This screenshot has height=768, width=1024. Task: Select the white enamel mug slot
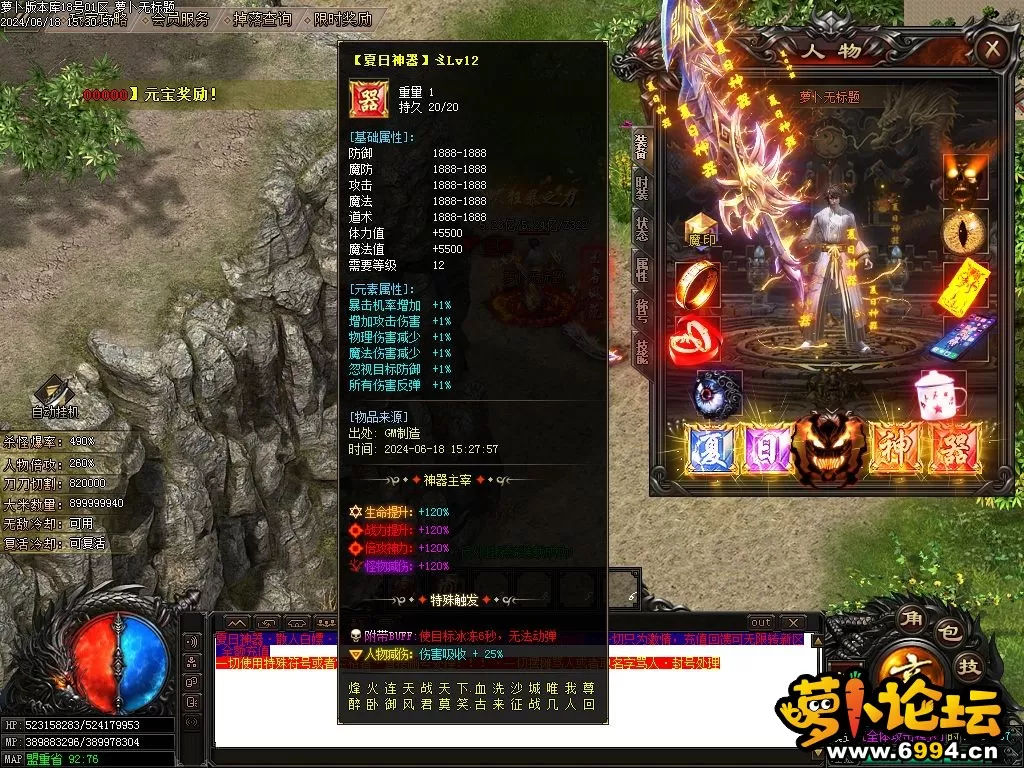pos(938,393)
